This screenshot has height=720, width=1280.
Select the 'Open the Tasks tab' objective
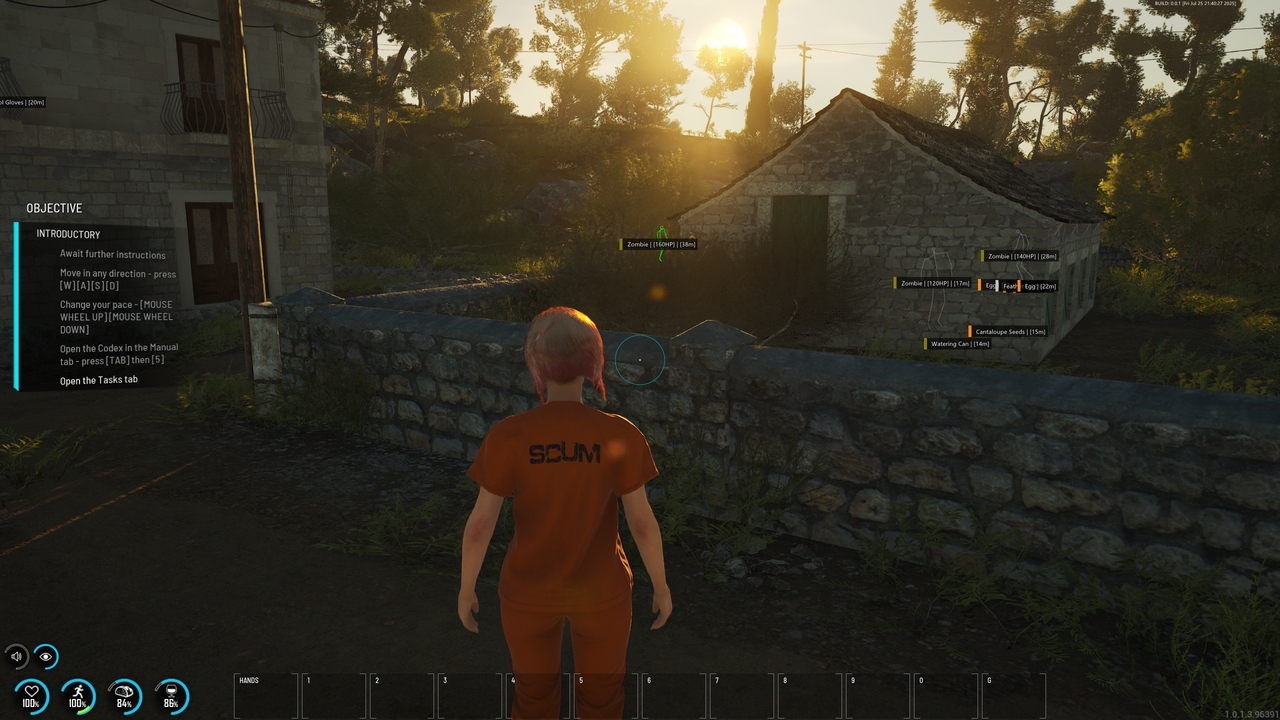coord(100,379)
